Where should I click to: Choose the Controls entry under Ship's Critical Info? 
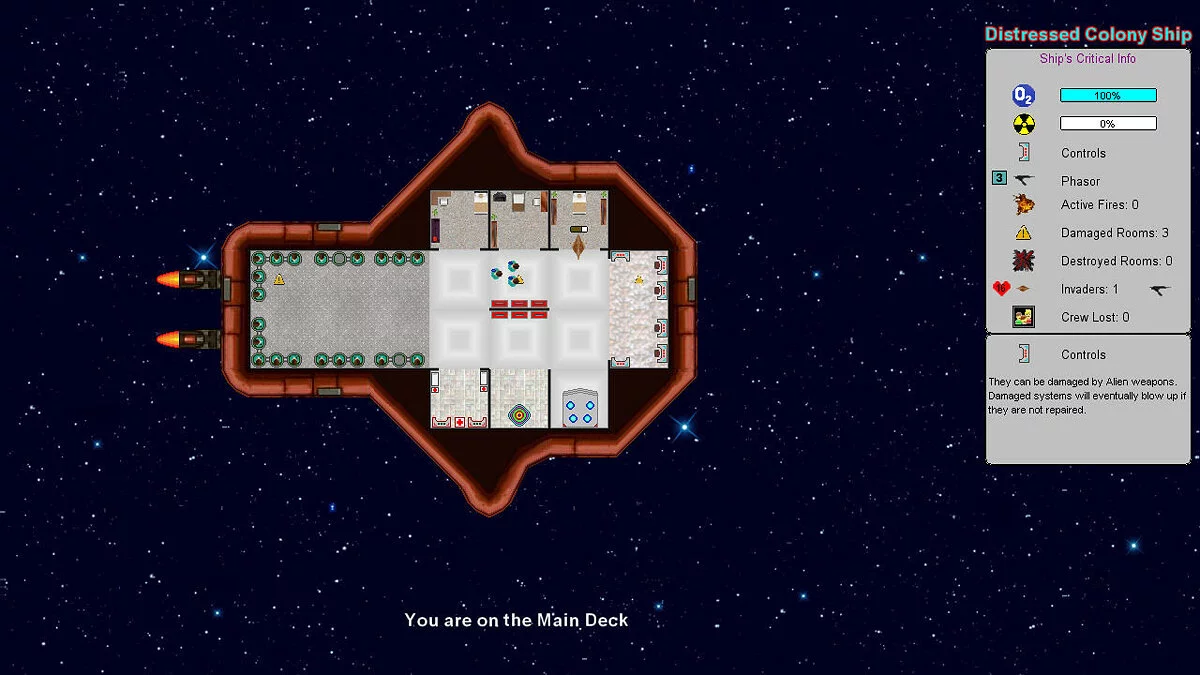point(1083,153)
